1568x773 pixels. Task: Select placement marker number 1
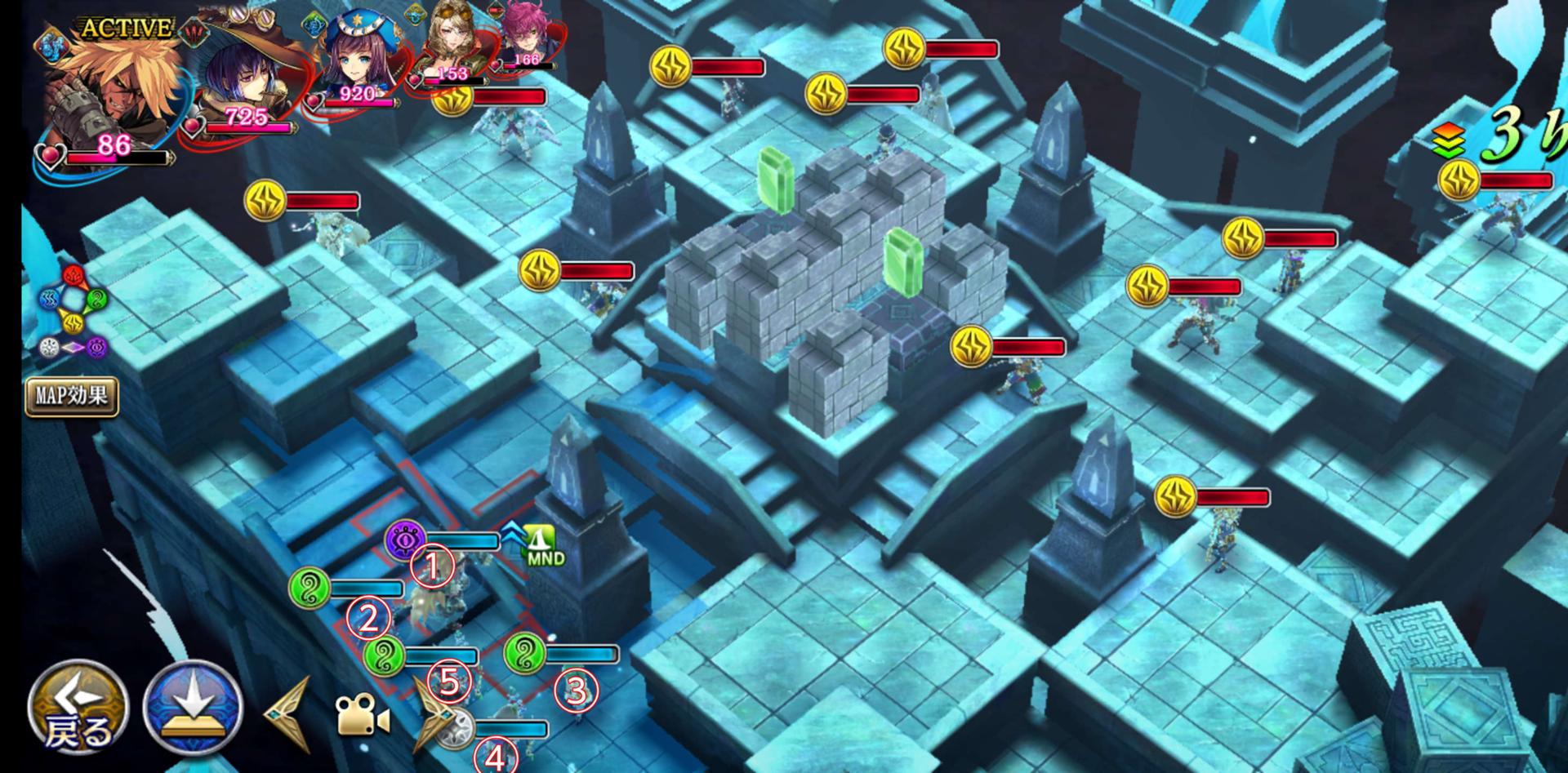tap(432, 566)
